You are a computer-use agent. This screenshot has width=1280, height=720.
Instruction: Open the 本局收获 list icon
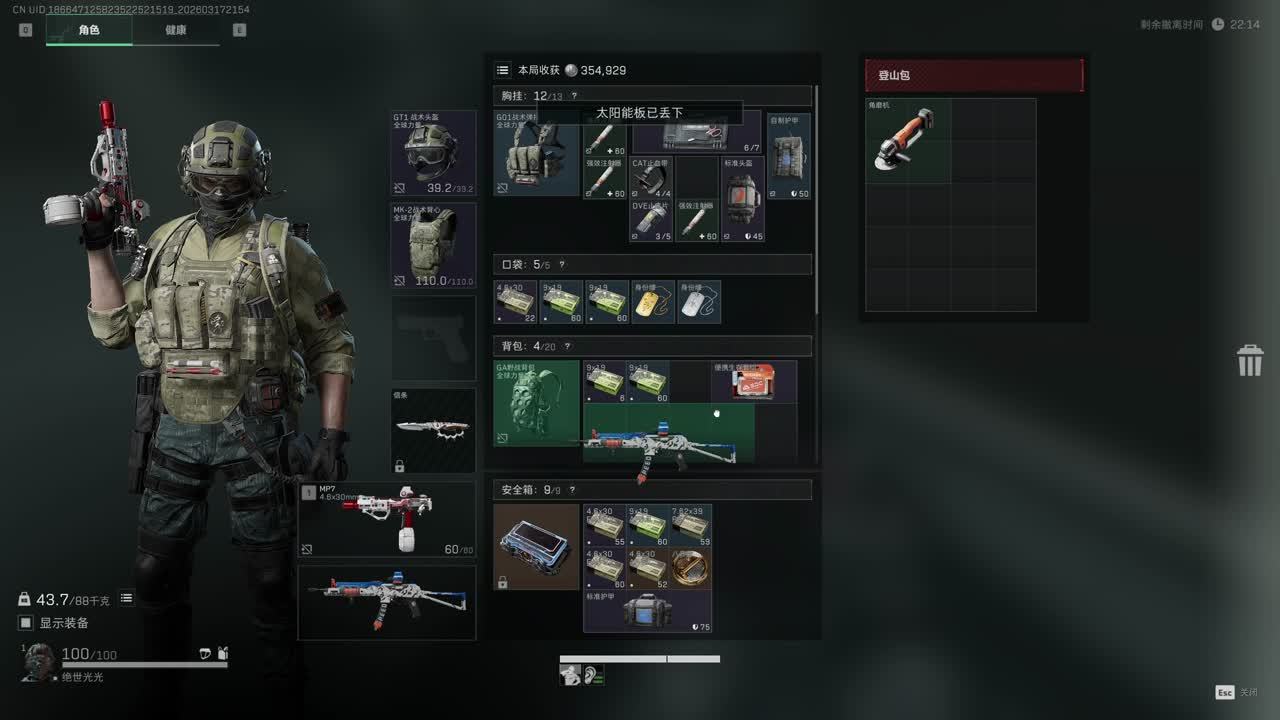coord(502,70)
